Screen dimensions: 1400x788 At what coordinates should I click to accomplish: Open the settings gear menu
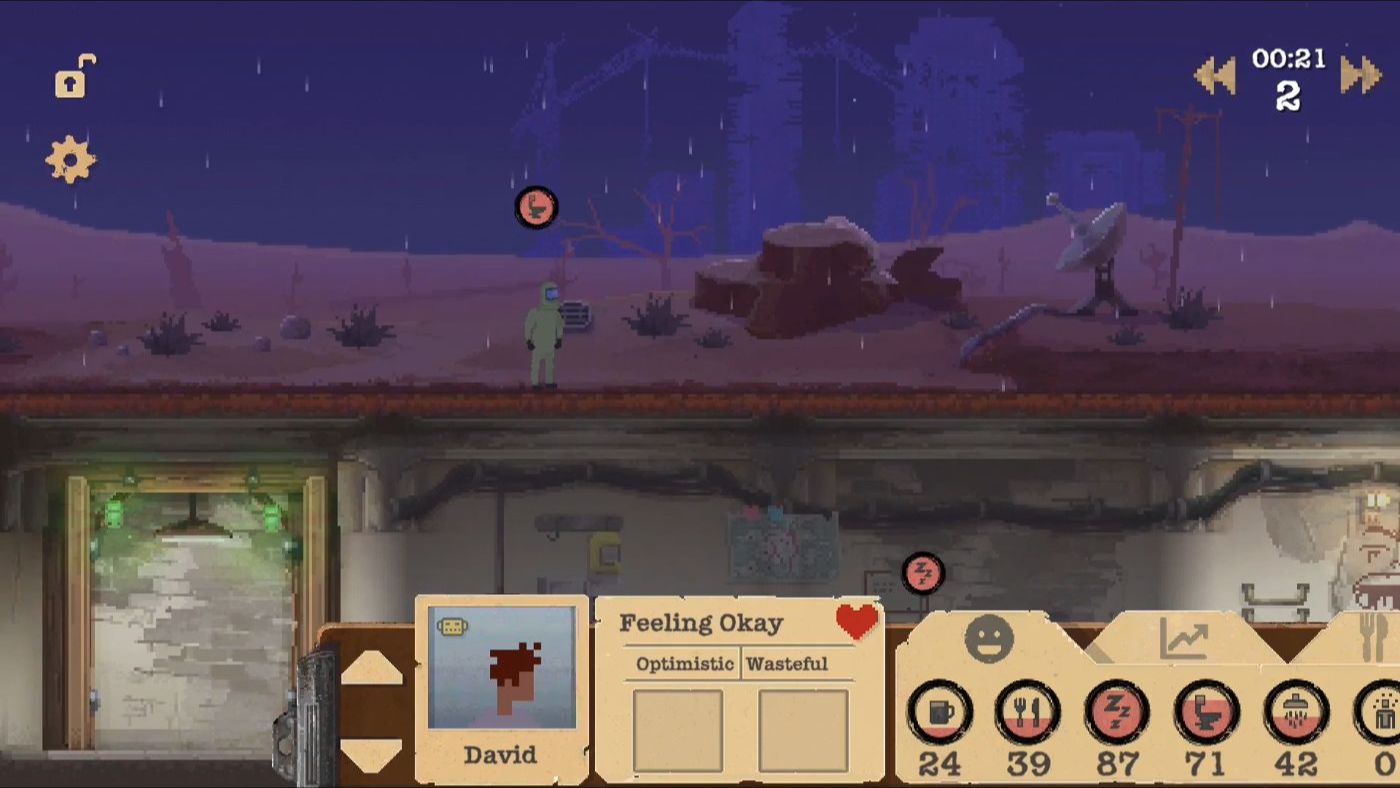pos(68,157)
